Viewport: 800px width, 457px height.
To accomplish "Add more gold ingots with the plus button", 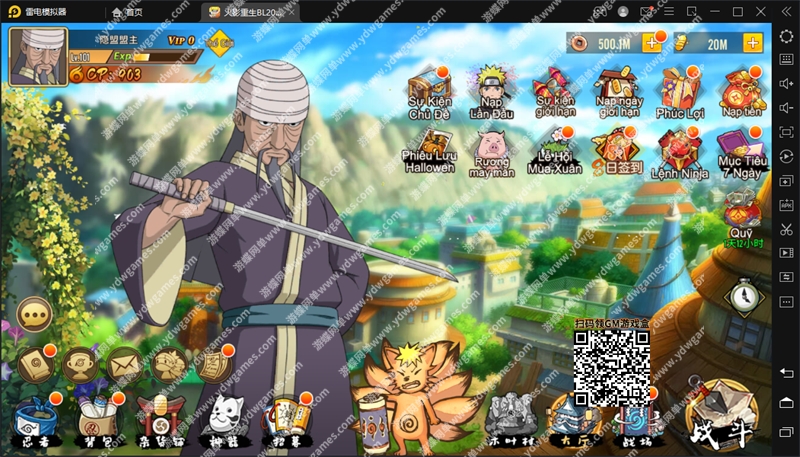I will pos(752,43).
